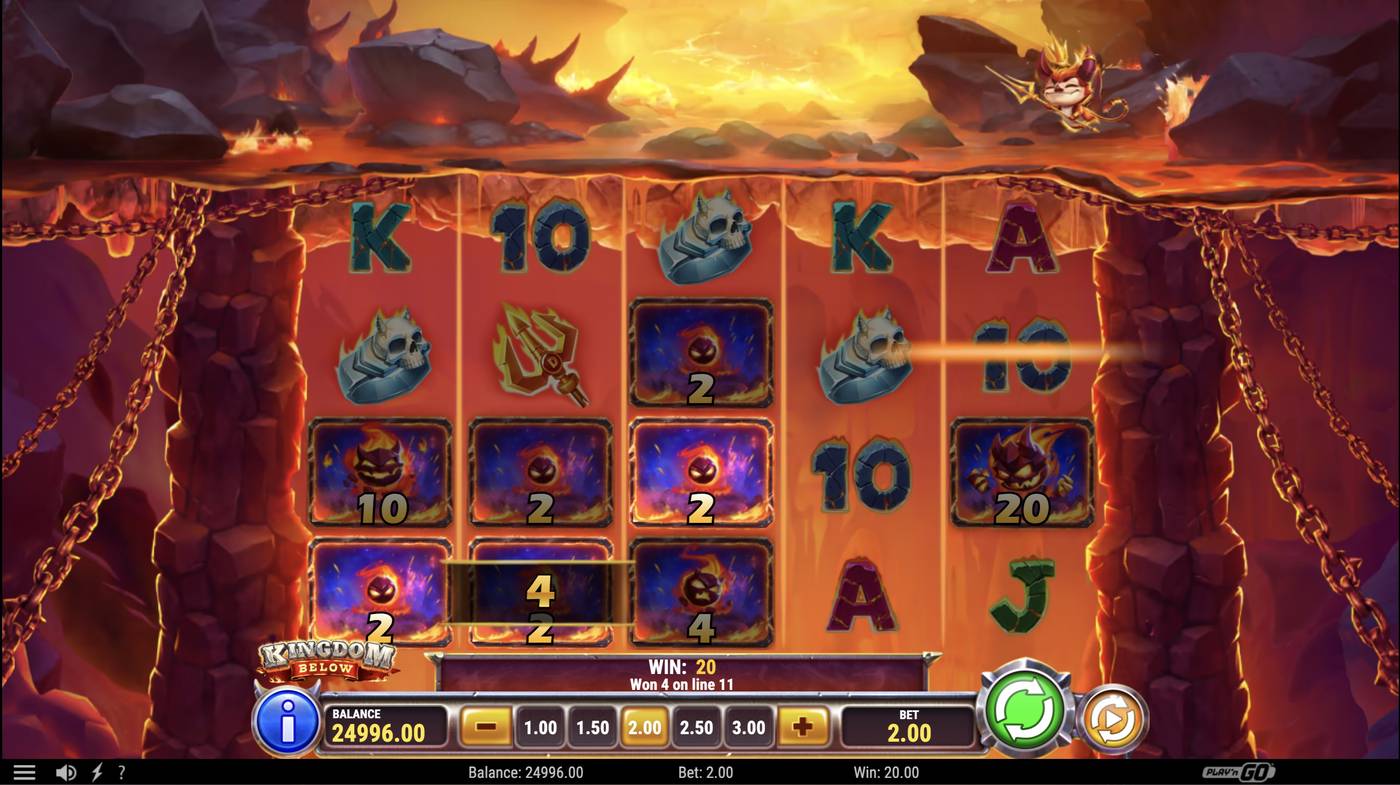
Task: Click the minus to decrease bet
Action: (485, 727)
